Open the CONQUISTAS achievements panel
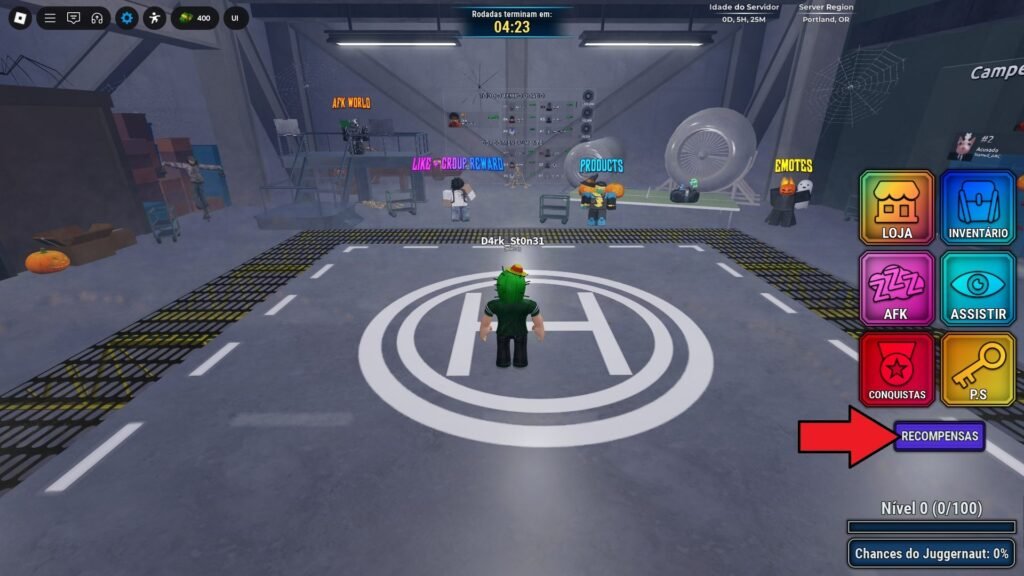Image resolution: width=1024 pixels, height=576 pixels. [897, 369]
